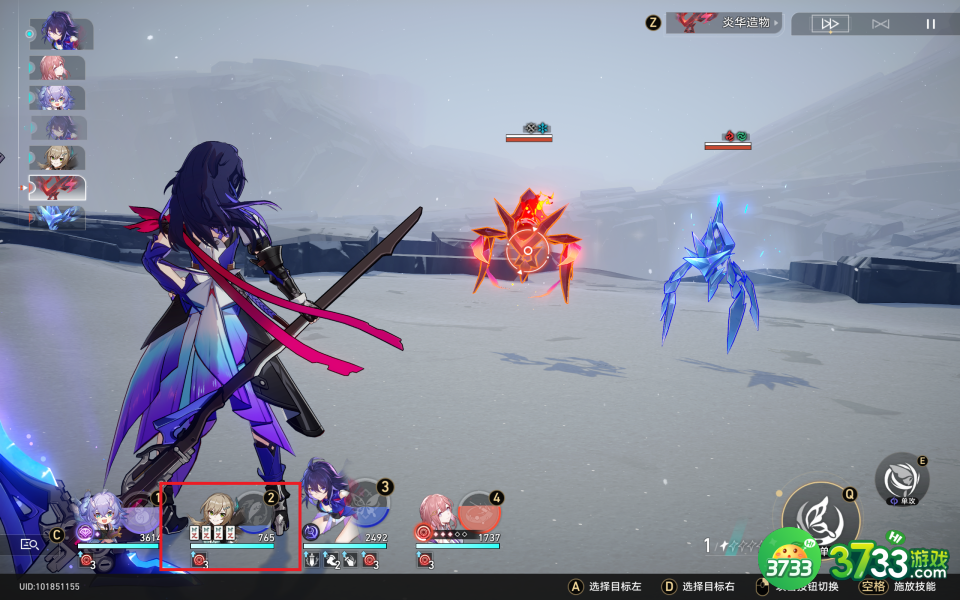
Task: Select the blue crystal enemy turn order portrait
Action: click(x=57, y=218)
